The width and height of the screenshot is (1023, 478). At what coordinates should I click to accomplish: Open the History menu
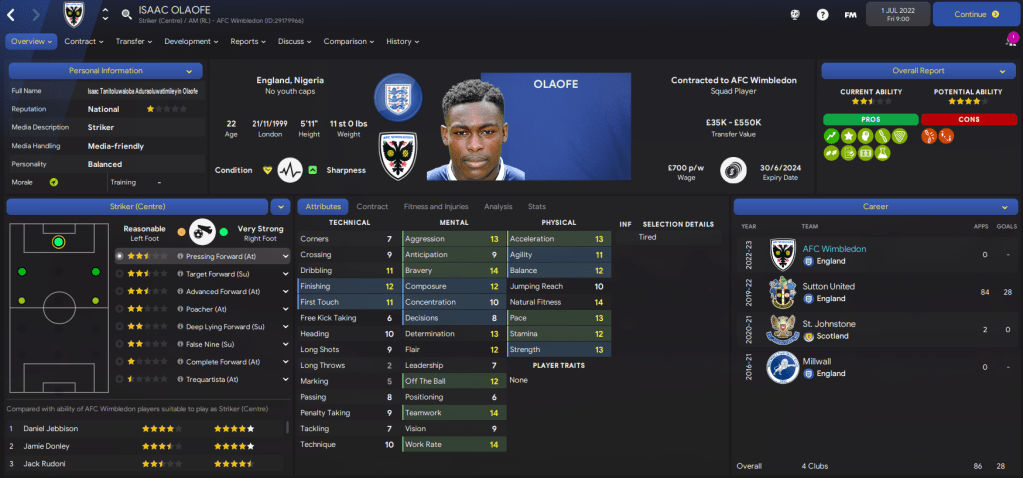(402, 42)
